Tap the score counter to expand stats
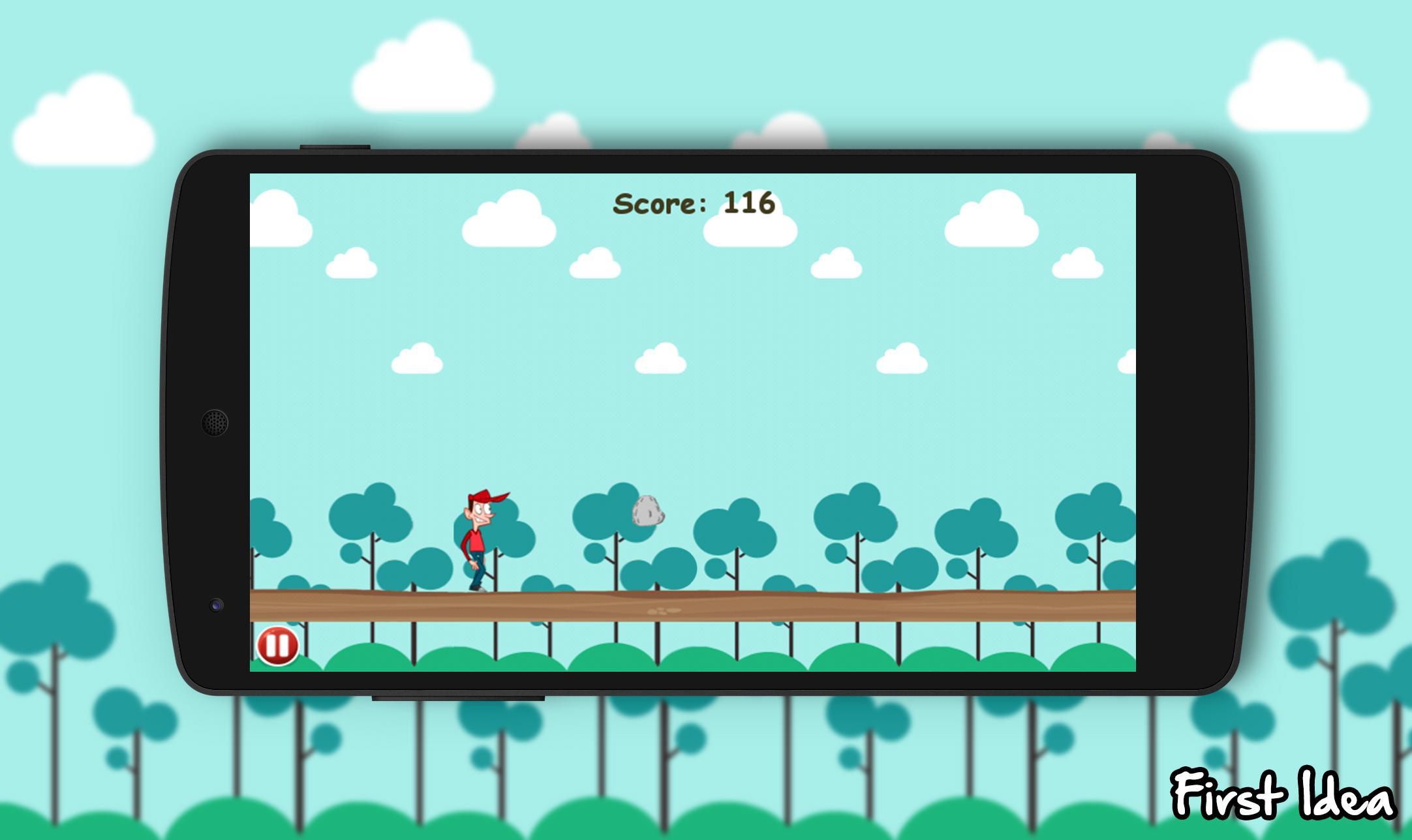Viewport: 1412px width, 840px height. pos(693,203)
